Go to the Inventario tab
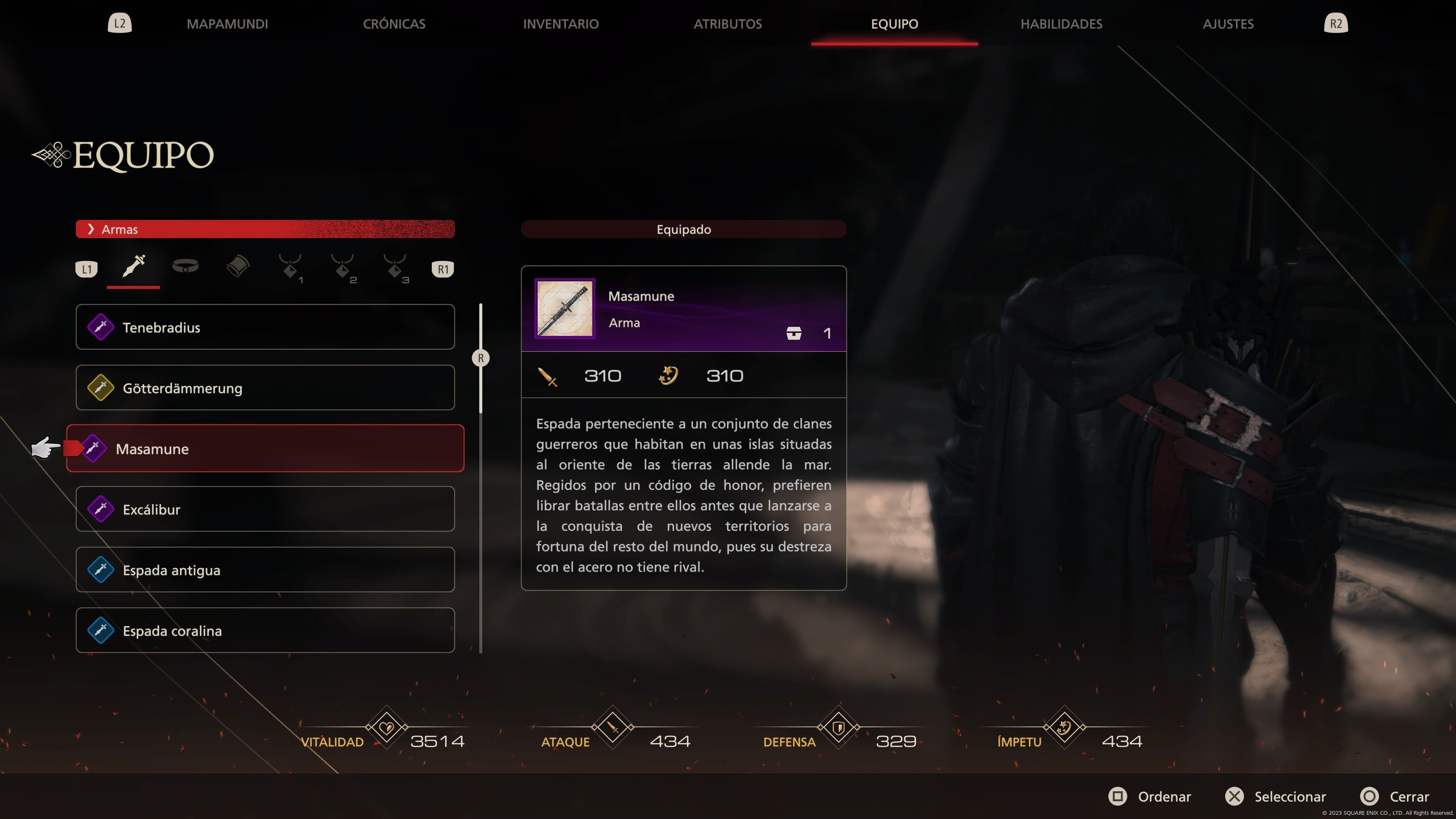The image size is (1456, 819). [x=560, y=24]
